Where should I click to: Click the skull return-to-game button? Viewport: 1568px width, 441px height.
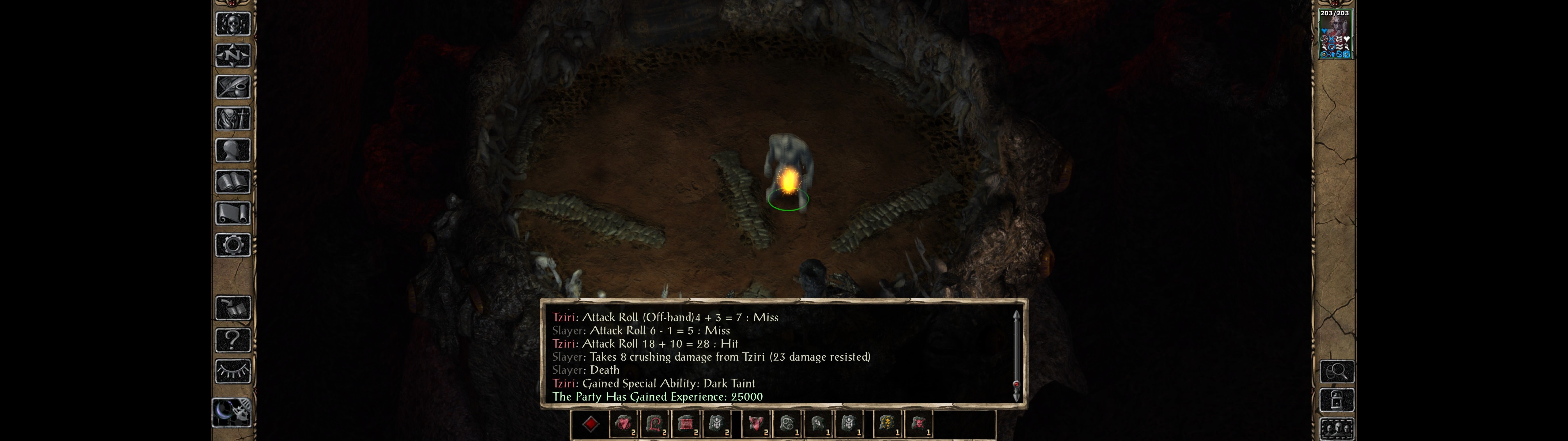point(232,24)
